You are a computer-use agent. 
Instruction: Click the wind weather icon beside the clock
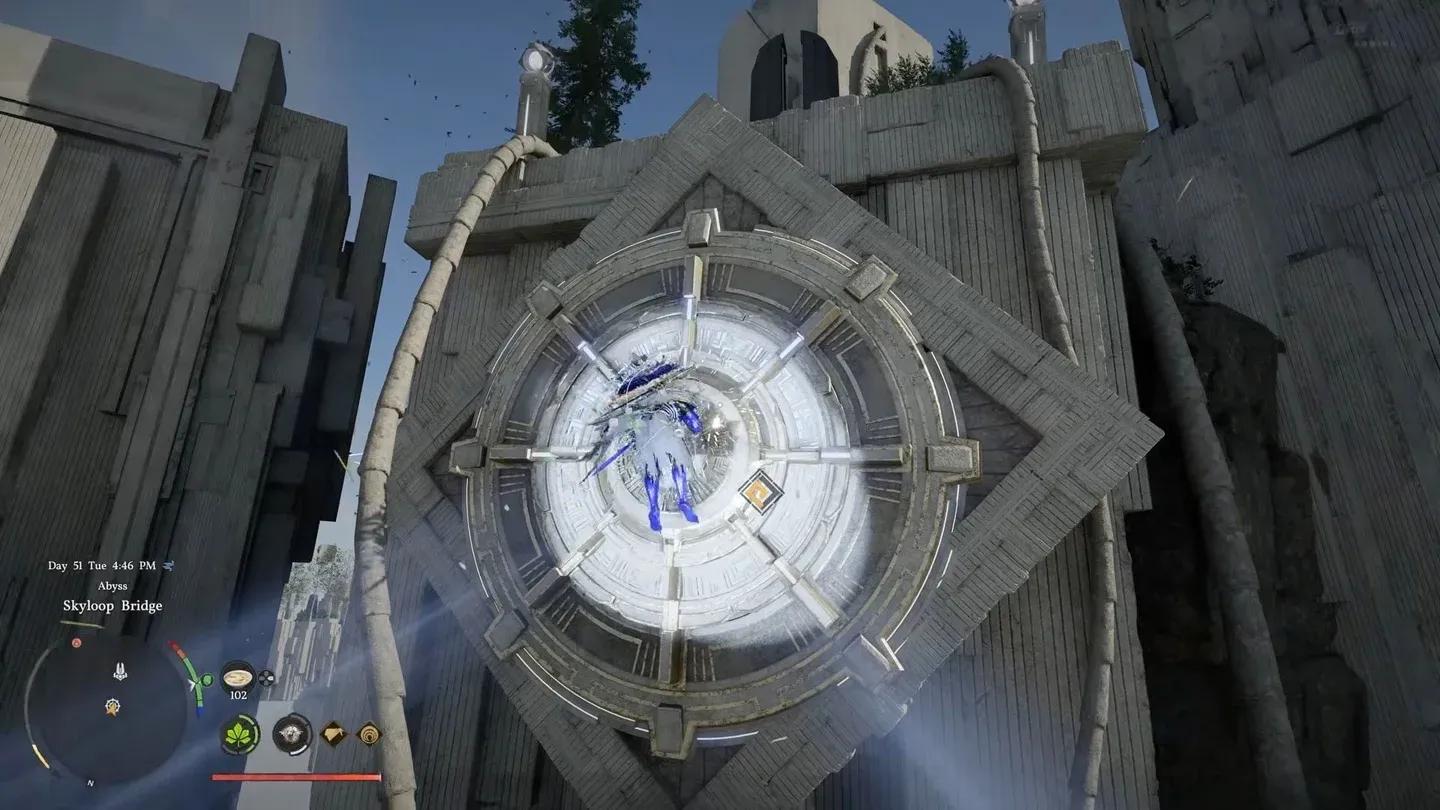170,566
